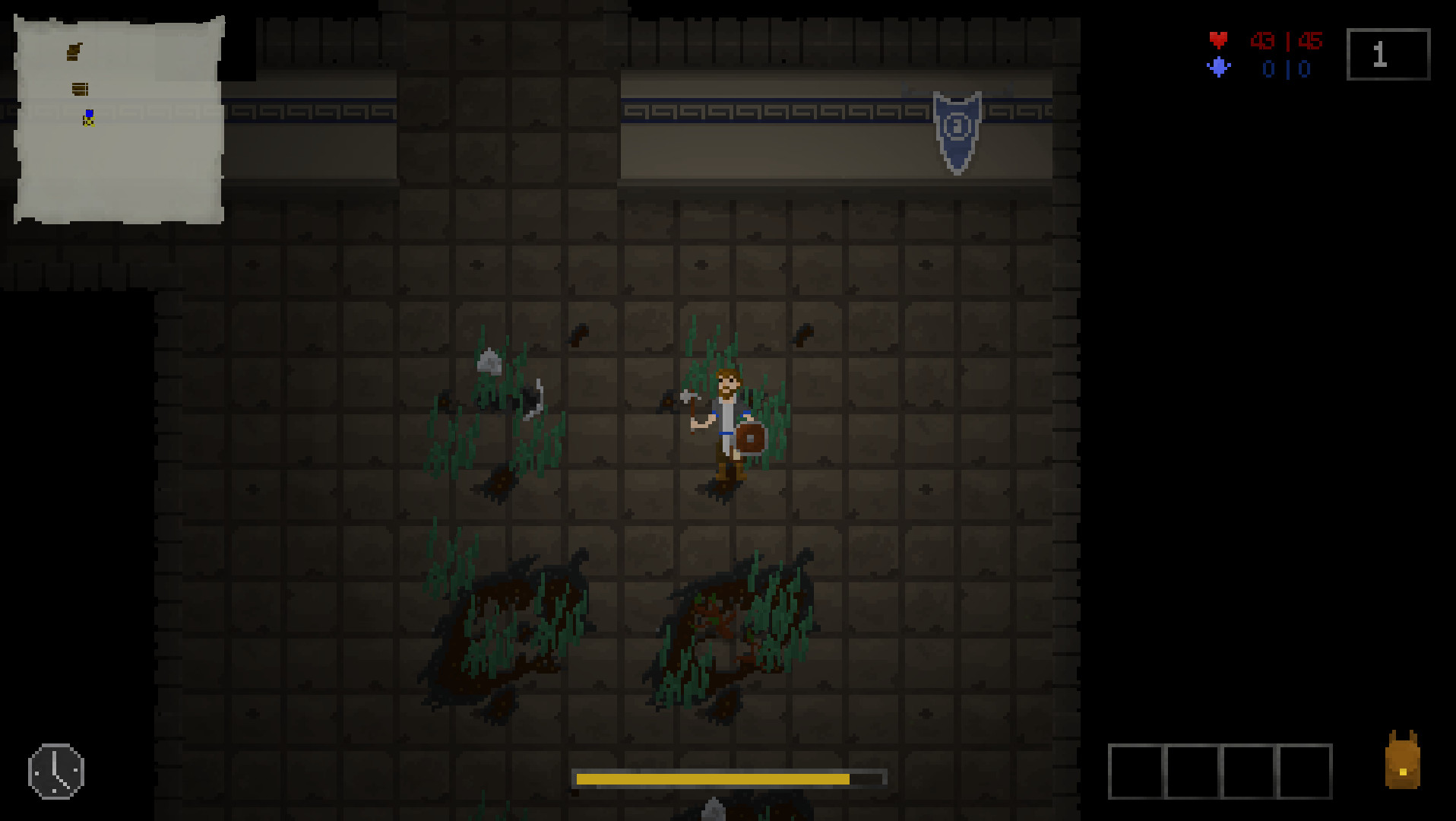Open the parchment minimap panel

pos(118,118)
